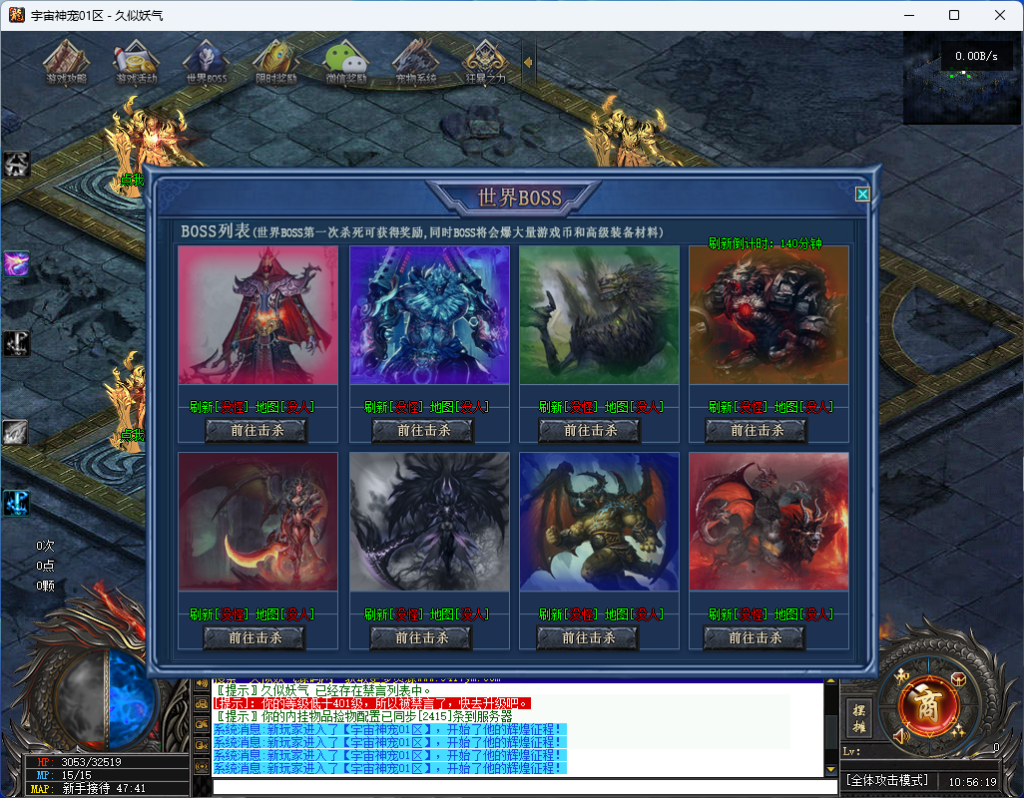This screenshot has height=798, width=1024.
Task: Open the 微信奖励 WeChat rewards
Action: click(x=346, y=63)
